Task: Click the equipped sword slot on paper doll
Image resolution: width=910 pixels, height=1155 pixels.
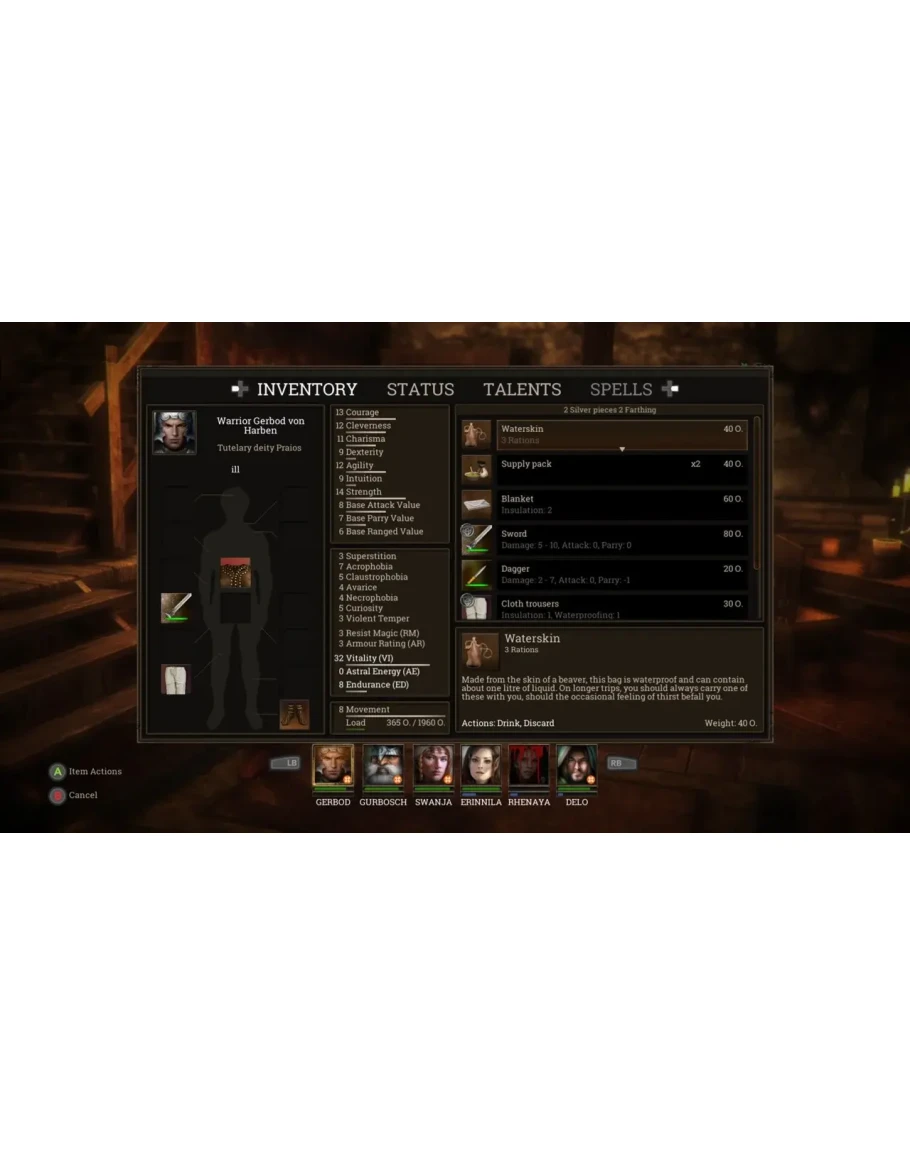Action: point(176,607)
